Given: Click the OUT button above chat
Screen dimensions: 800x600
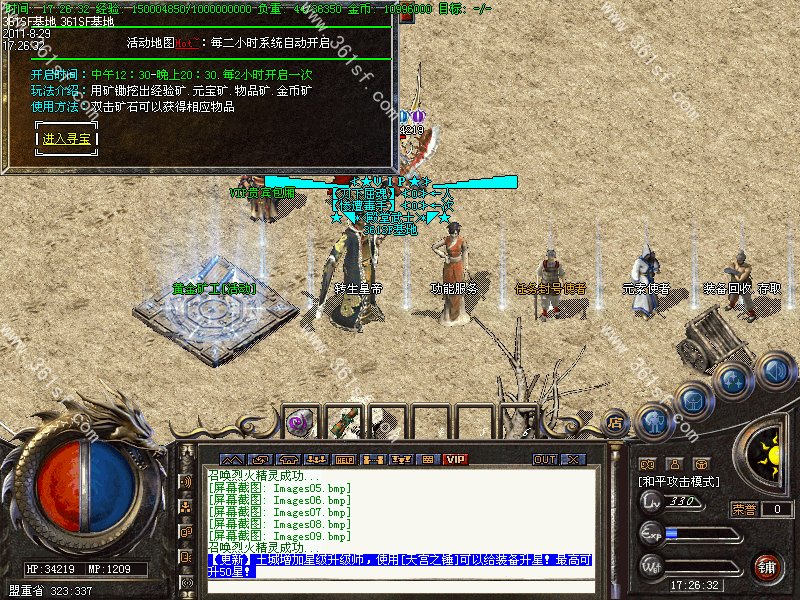Looking at the screenshot, I should [544, 459].
